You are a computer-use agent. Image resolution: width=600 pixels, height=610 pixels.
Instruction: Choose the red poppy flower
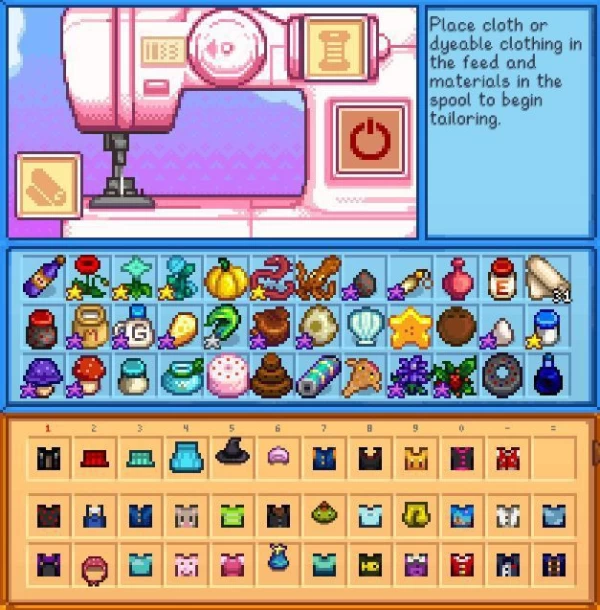click(90, 275)
